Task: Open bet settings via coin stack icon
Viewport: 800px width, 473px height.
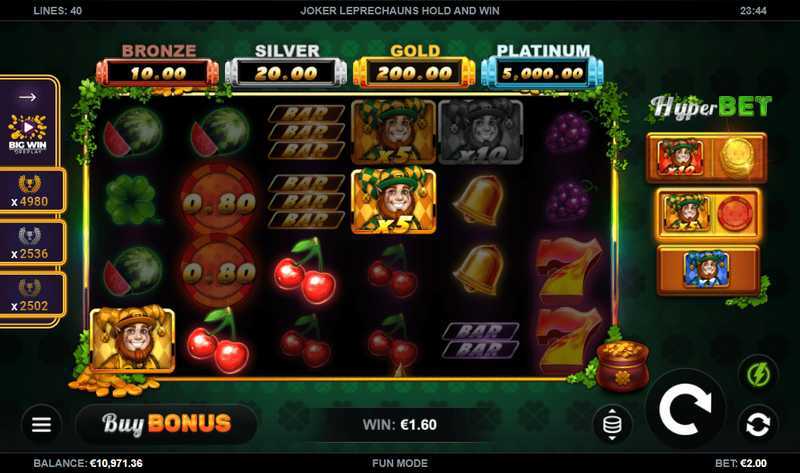Action: tap(612, 425)
